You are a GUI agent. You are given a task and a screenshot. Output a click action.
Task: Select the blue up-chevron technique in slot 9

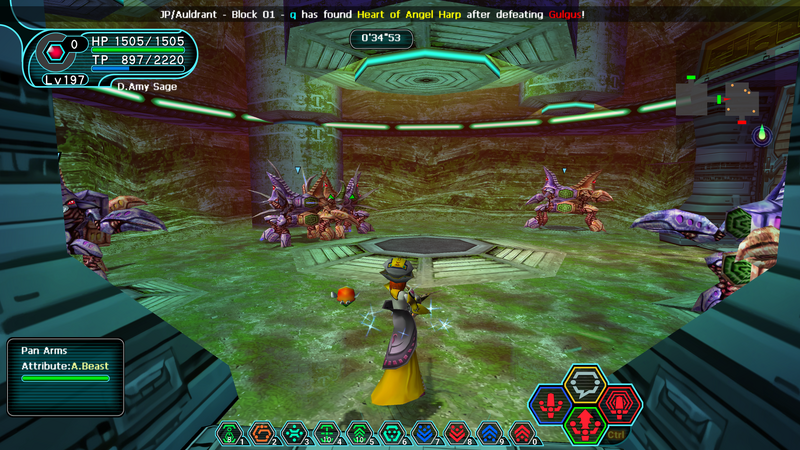(489, 435)
